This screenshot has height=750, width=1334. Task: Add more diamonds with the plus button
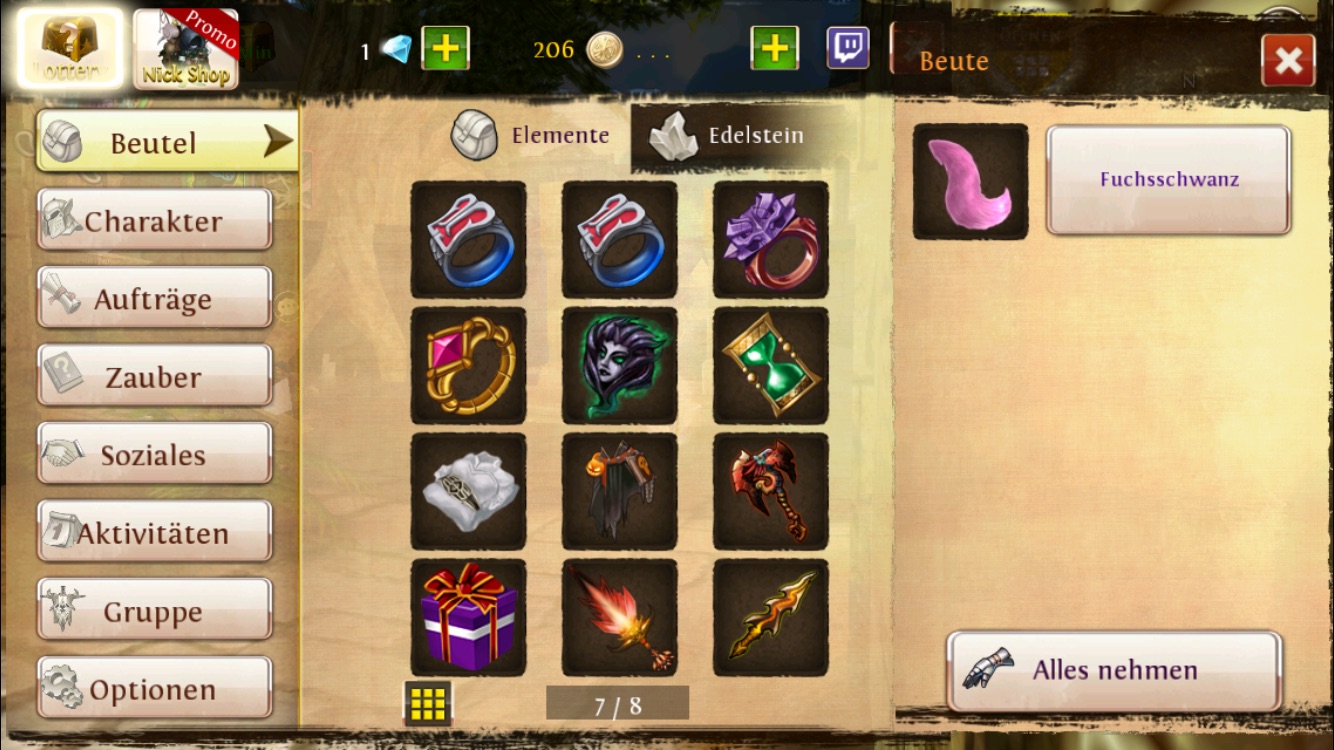coord(445,48)
